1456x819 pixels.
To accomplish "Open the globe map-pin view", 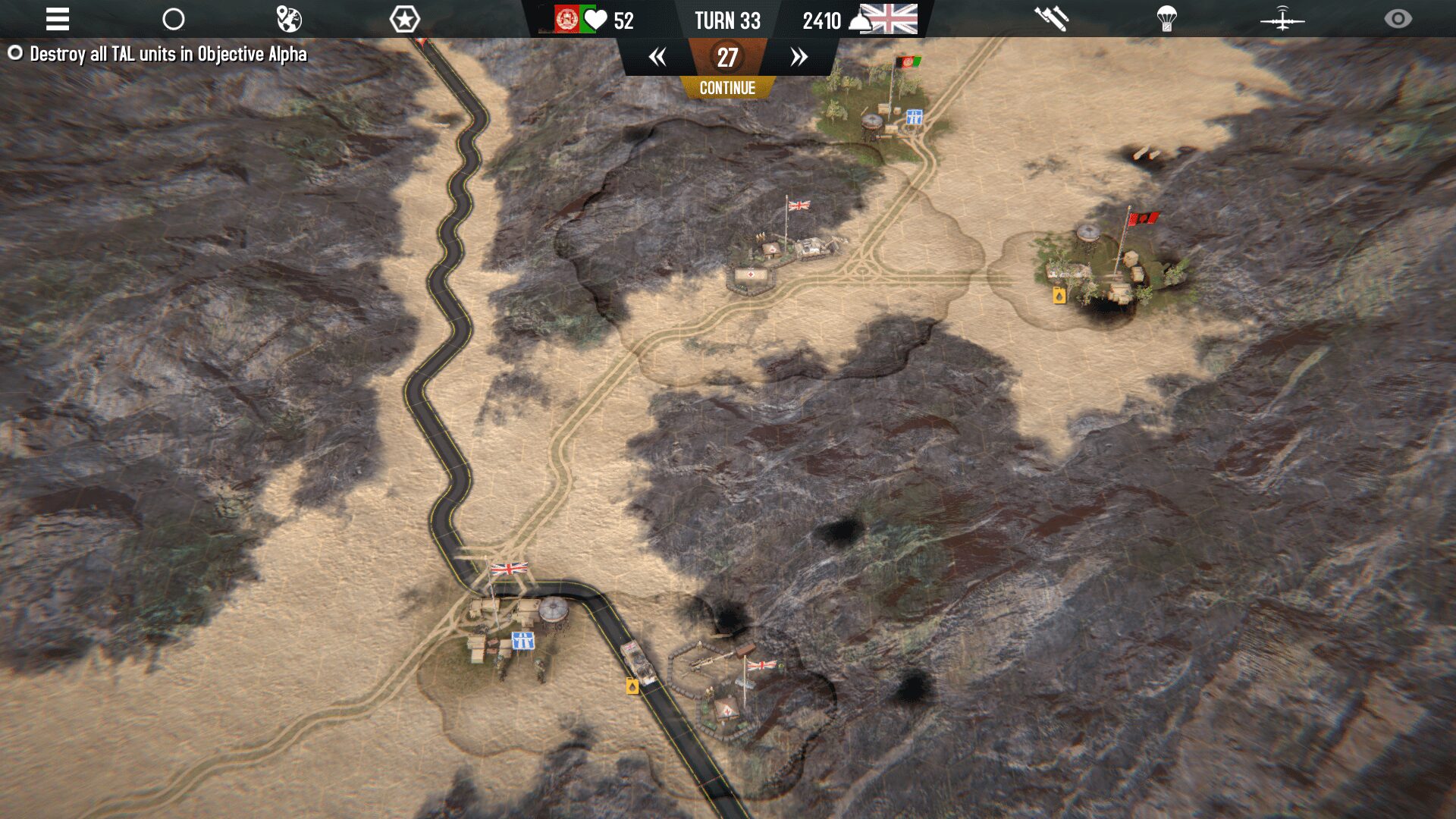I will click(x=289, y=19).
